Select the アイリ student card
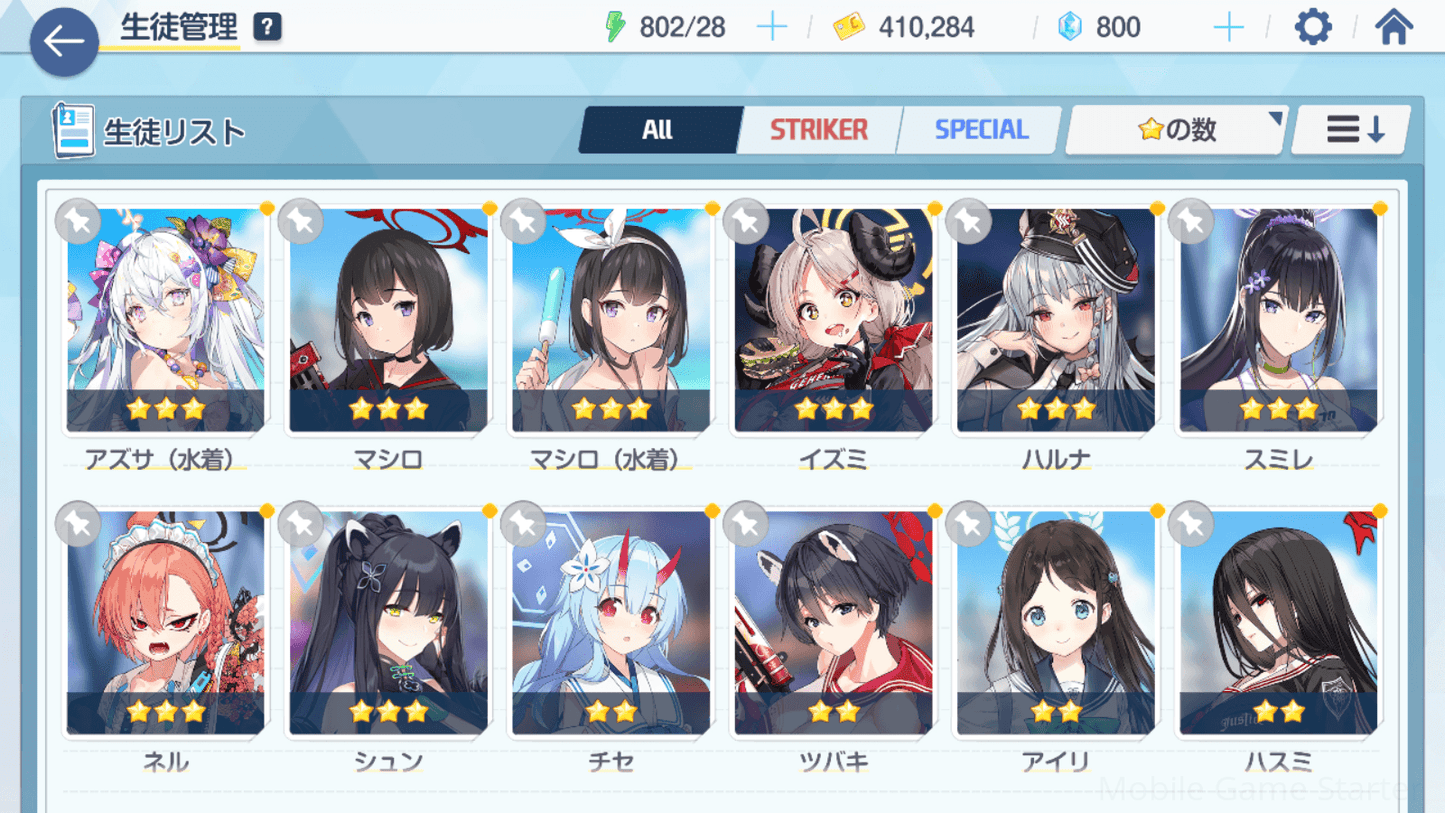This screenshot has height=813, width=1445. coord(1056,624)
